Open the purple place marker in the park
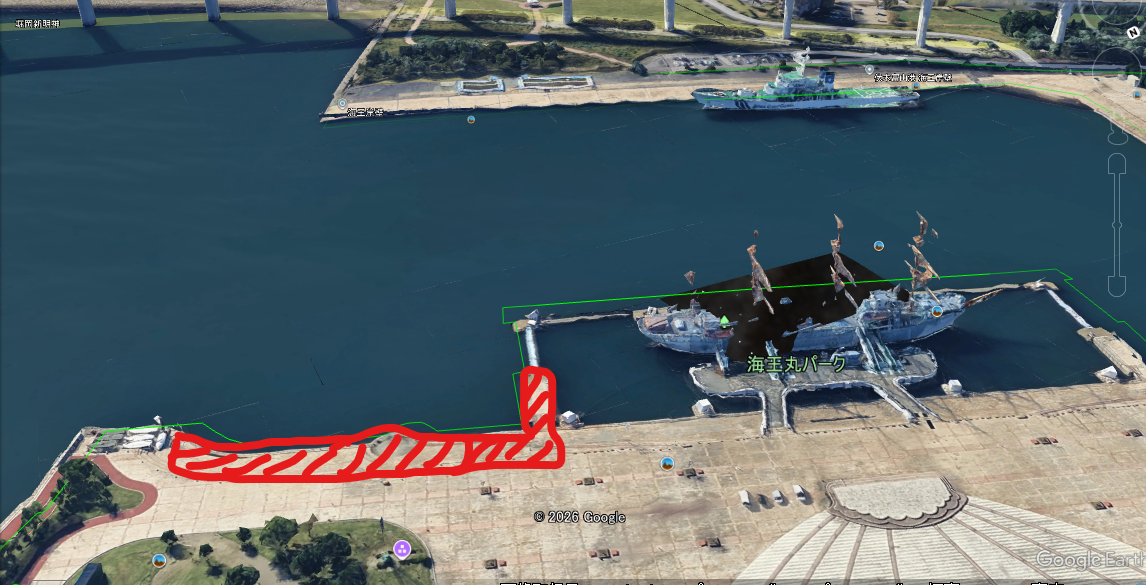 click(402, 547)
